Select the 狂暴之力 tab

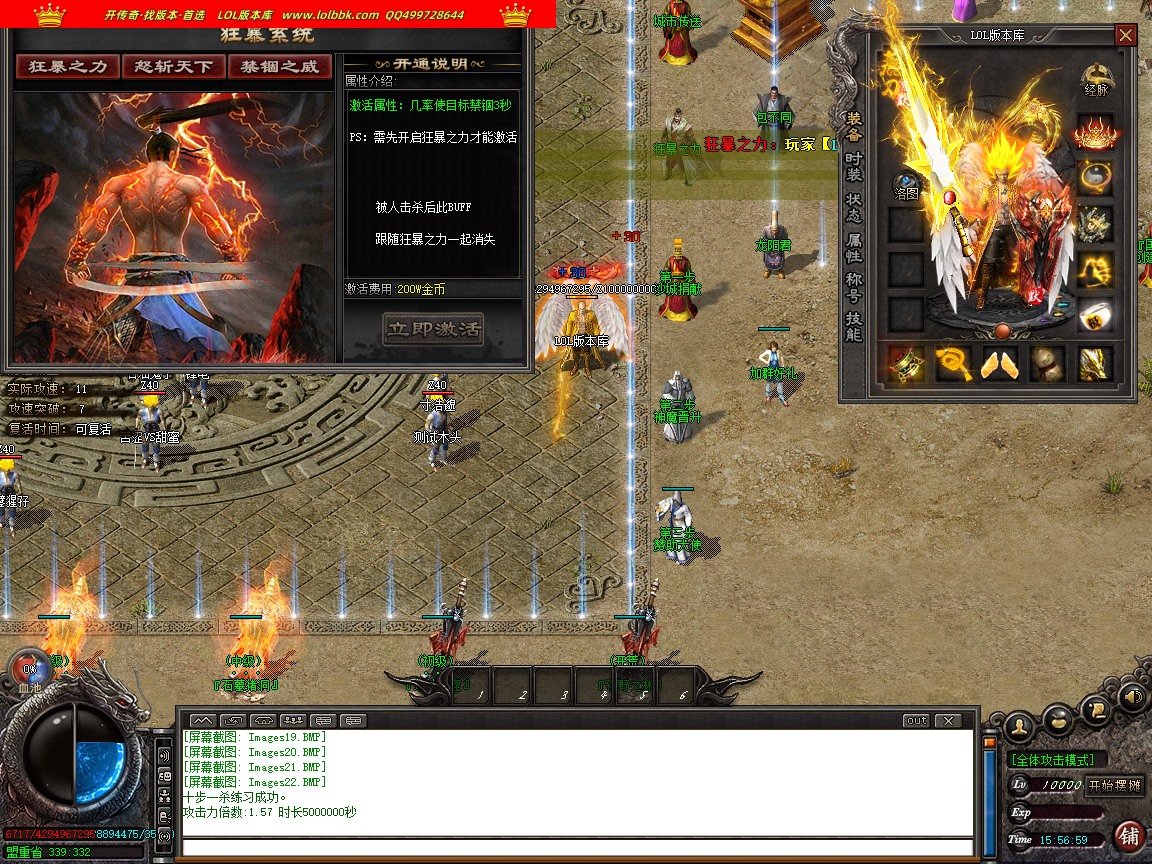pos(67,67)
